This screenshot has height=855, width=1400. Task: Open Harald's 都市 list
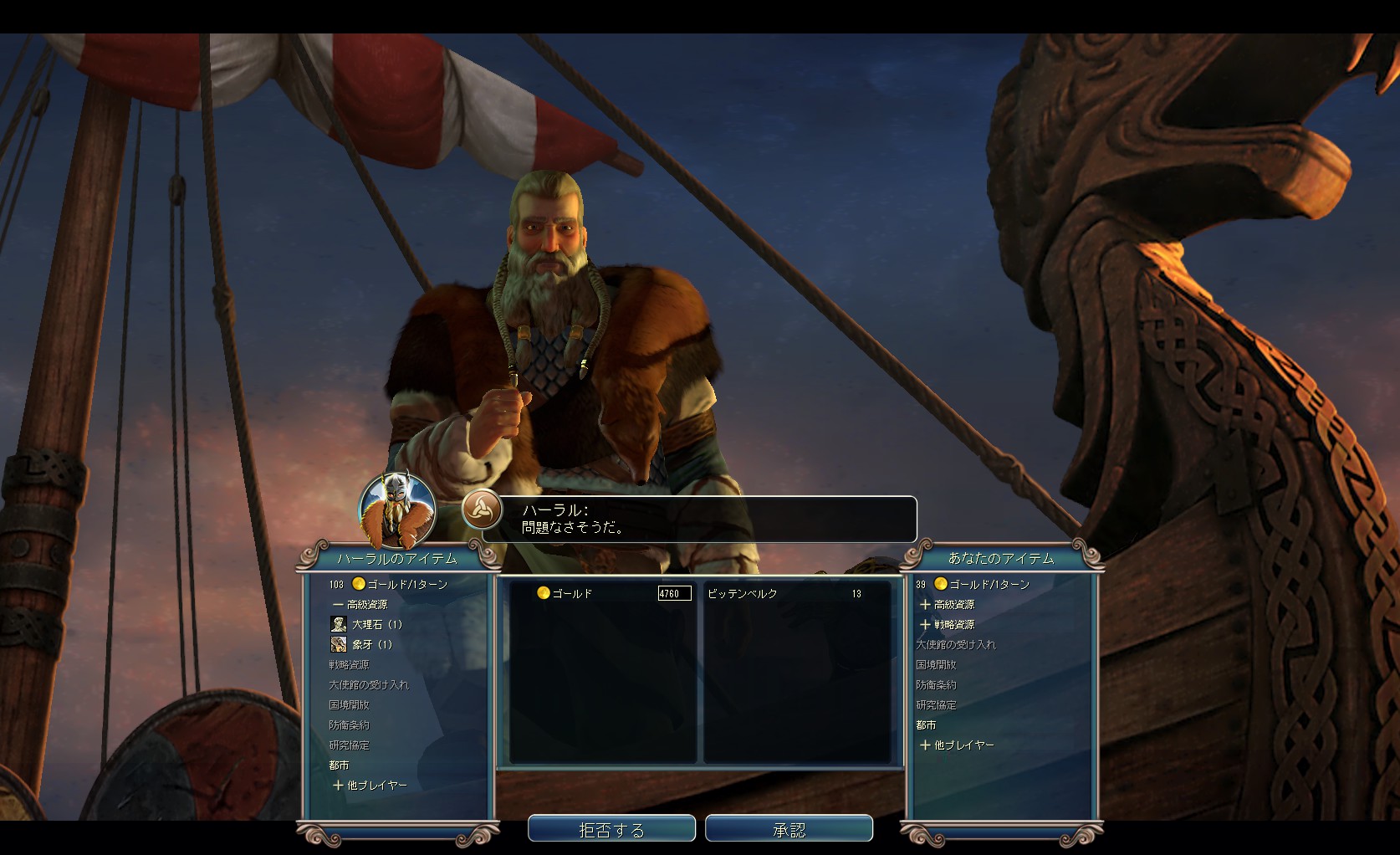[x=339, y=765]
